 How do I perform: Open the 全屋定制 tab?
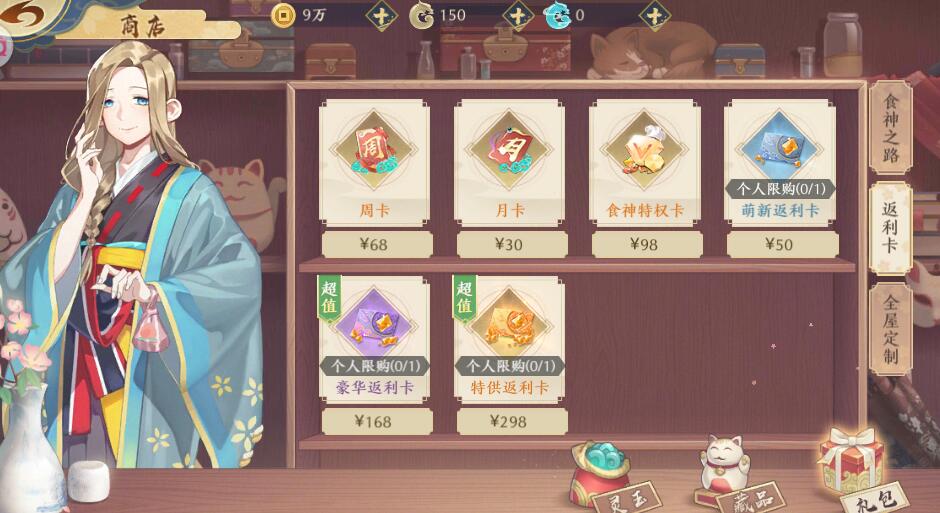(x=889, y=329)
